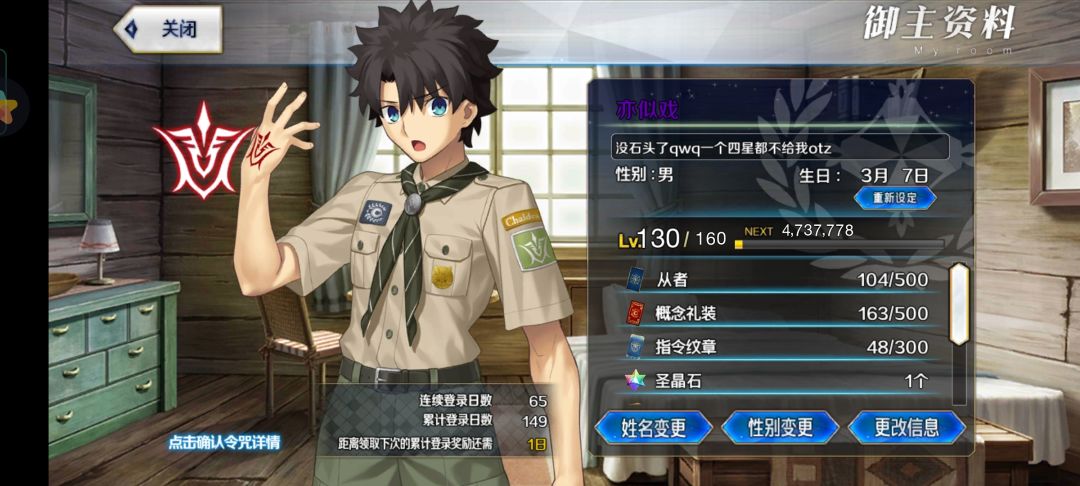This screenshot has height=486, width=1080.
Task: View command spell details via 点击确认令咒详情
Action: pos(224,442)
